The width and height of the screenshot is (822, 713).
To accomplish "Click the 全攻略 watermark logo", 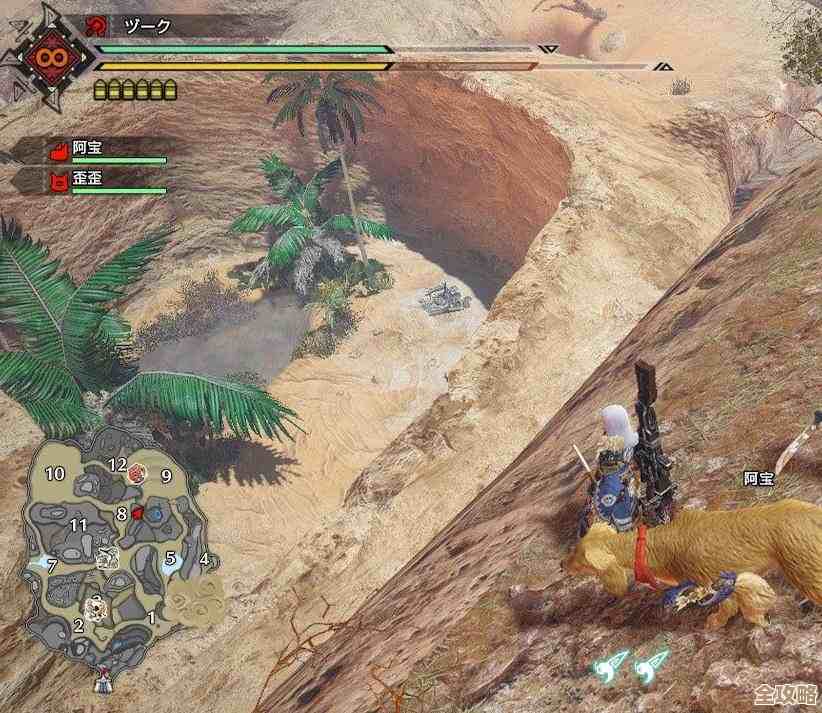I will click(x=784, y=695).
